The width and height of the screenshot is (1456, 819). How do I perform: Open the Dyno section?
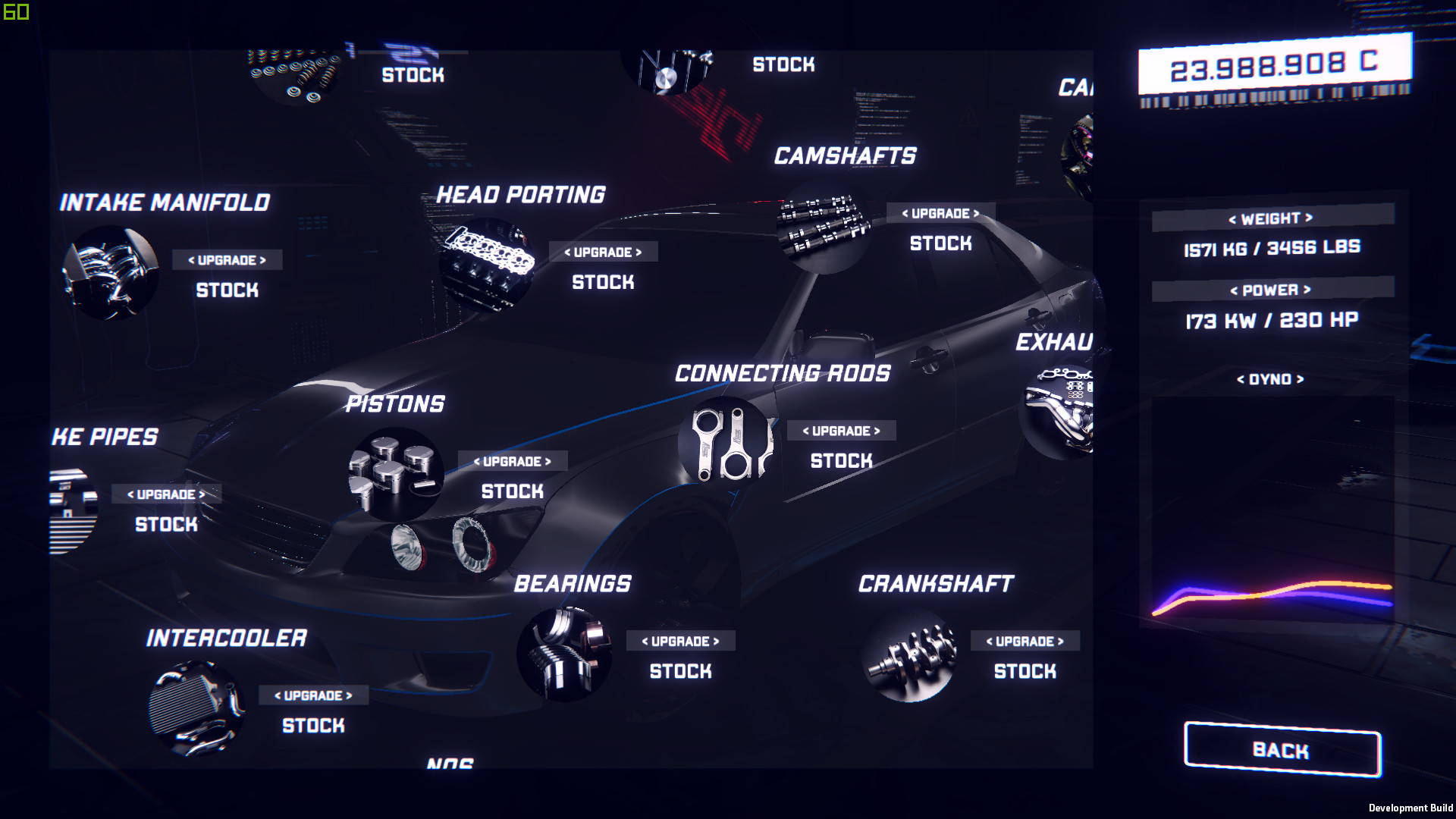[x=1270, y=379]
